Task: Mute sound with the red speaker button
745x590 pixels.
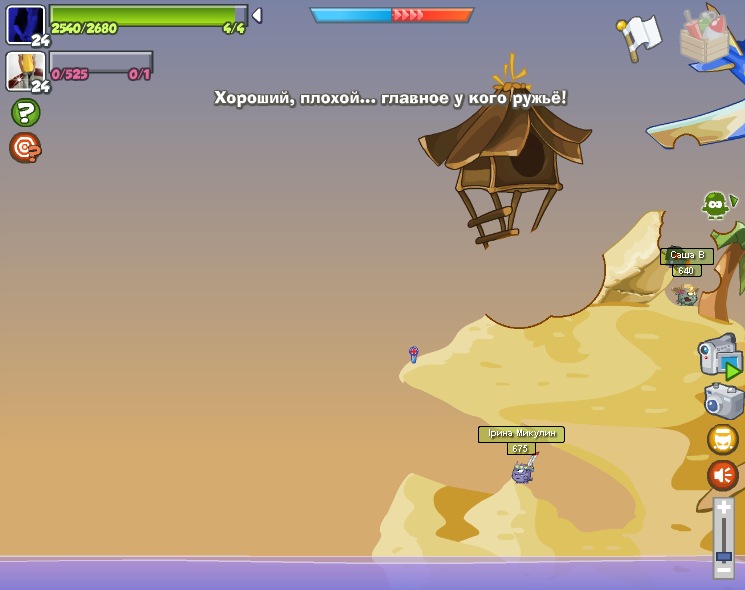Action: coord(723,474)
